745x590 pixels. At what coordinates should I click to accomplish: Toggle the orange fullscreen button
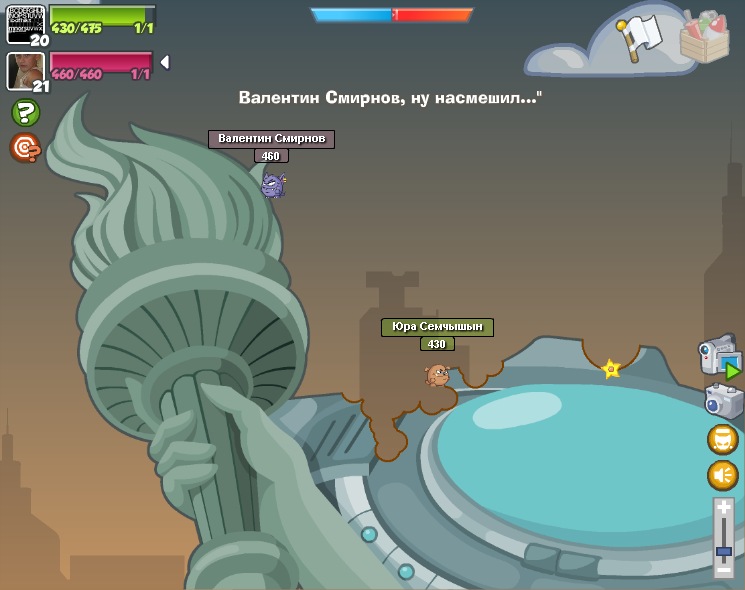click(x=722, y=439)
